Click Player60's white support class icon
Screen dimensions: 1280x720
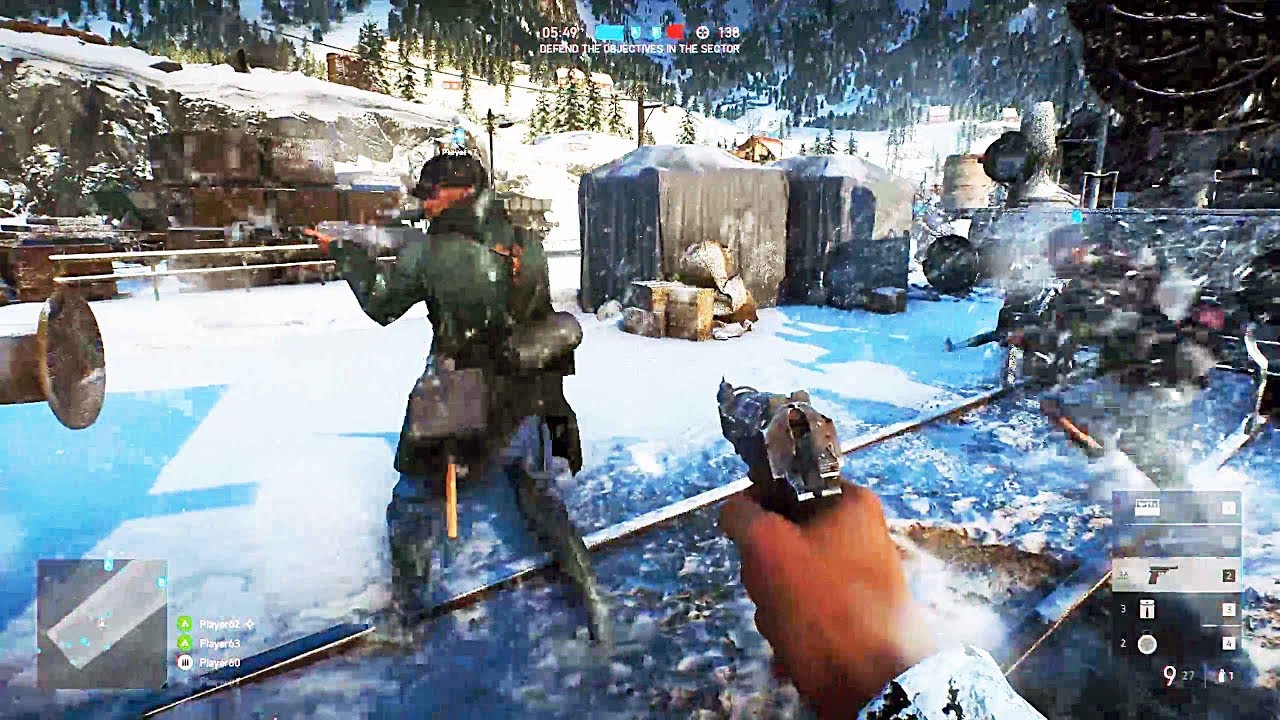pos(186,662)
